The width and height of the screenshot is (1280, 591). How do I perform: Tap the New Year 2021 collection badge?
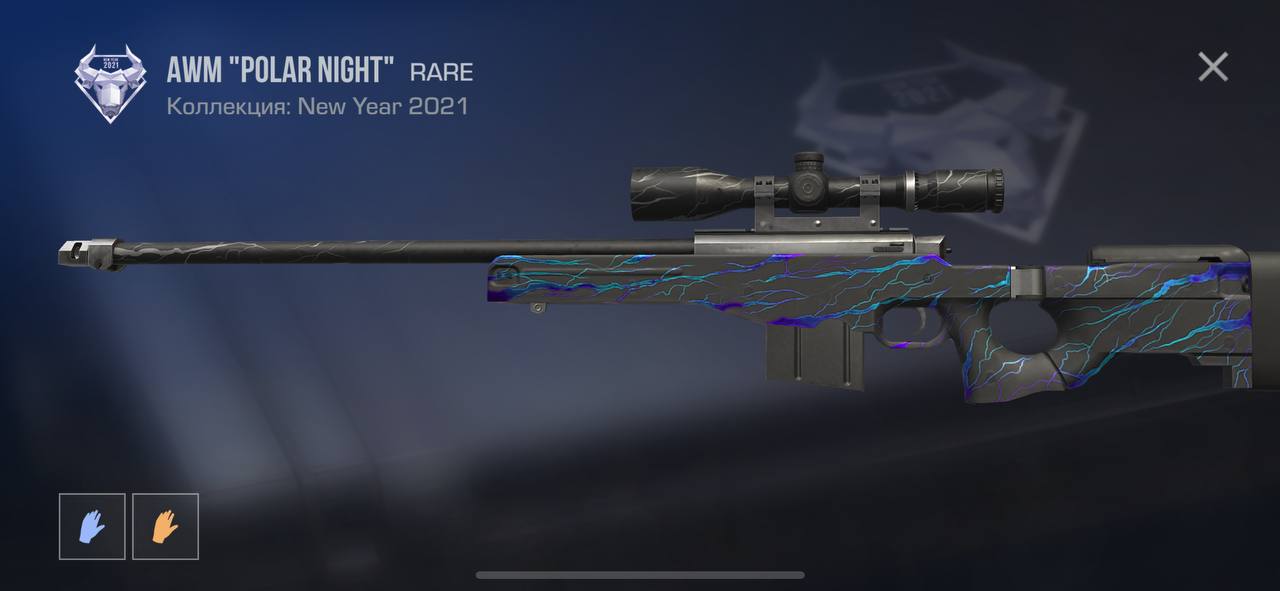110,84
